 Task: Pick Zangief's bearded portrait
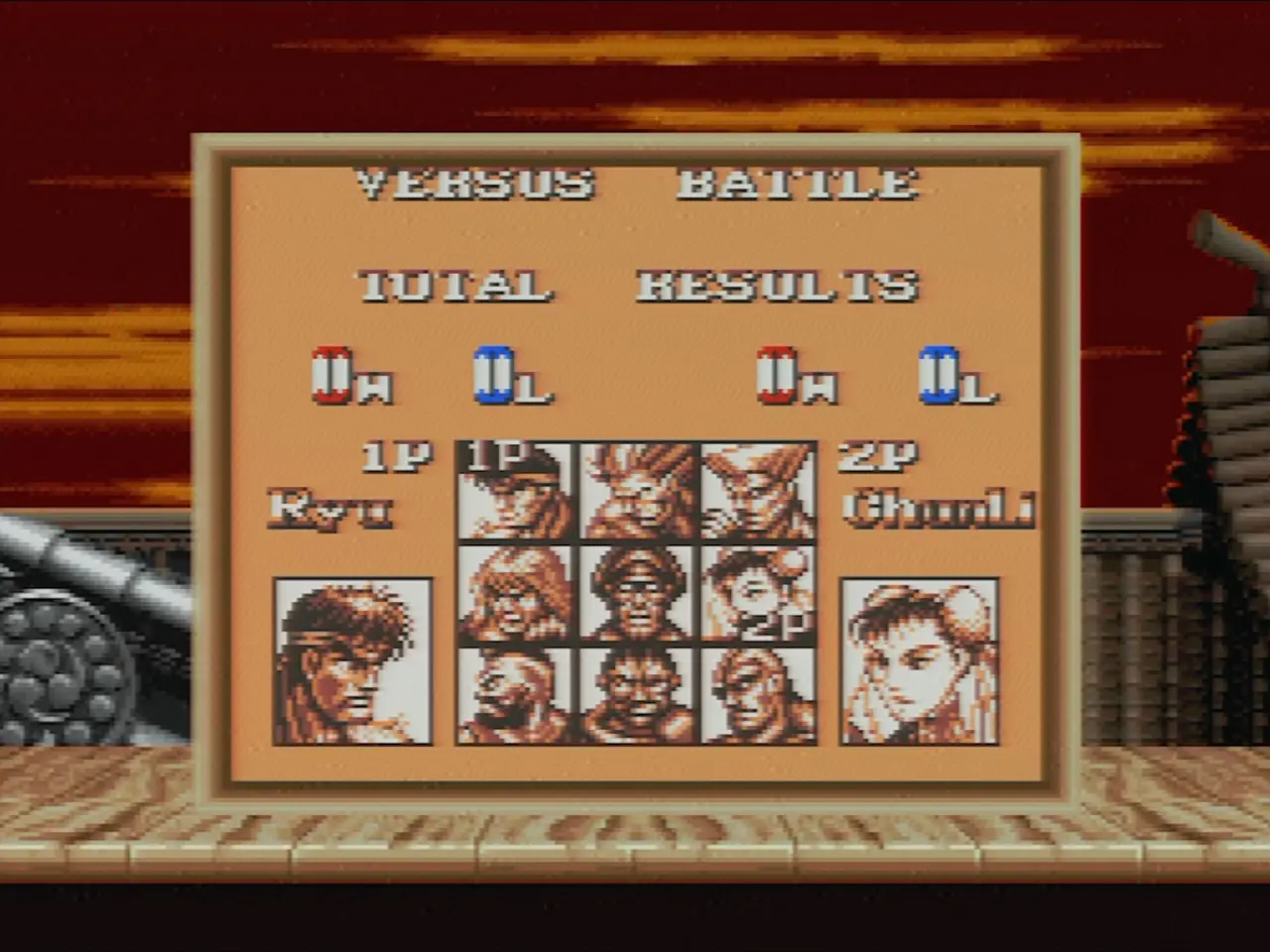(x=514, y=694)
